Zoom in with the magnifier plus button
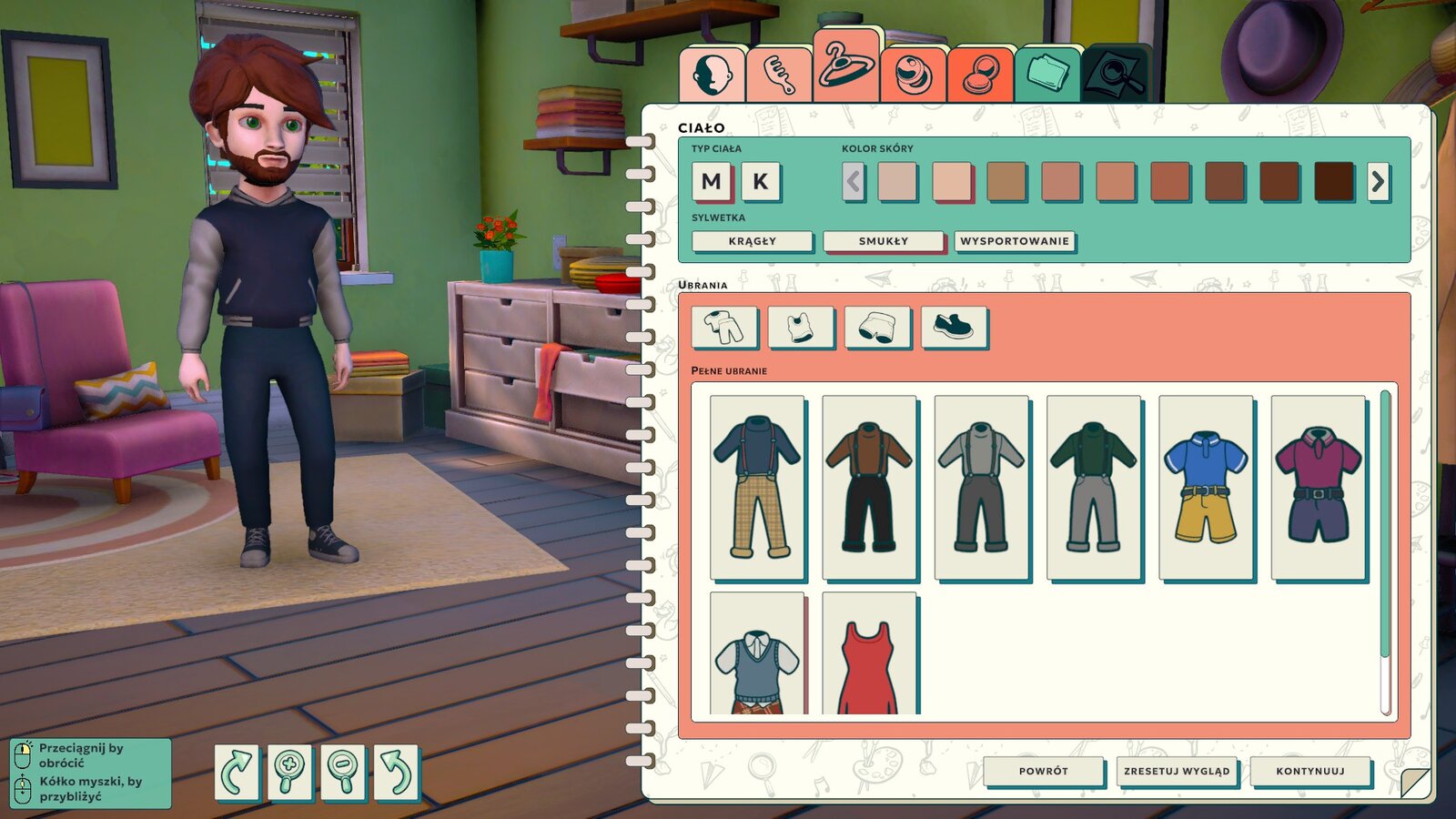Image resolution: width=1456 pixels, height=819 pixels. coord(289,773)
